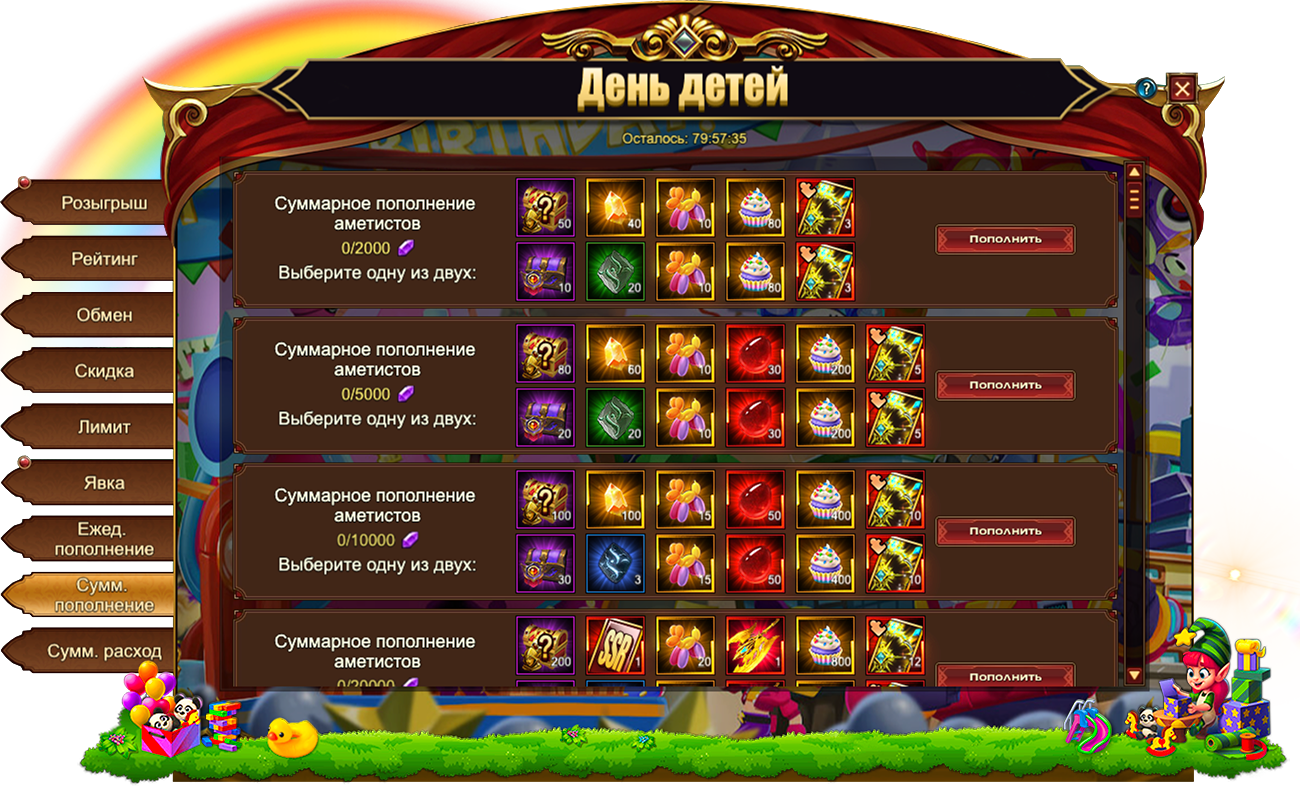The width and height of the screenshot is (1300, 800).
Task: Click Пополнить for the 0/5000 amethyst reward
Action: [1005, 386]
